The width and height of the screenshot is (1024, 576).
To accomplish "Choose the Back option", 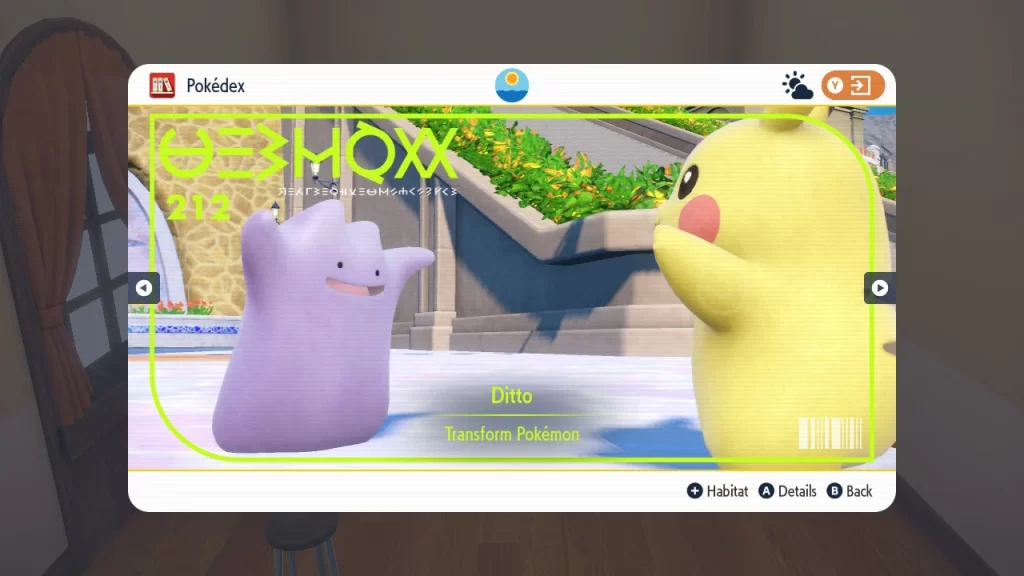I will coord(849,491).
